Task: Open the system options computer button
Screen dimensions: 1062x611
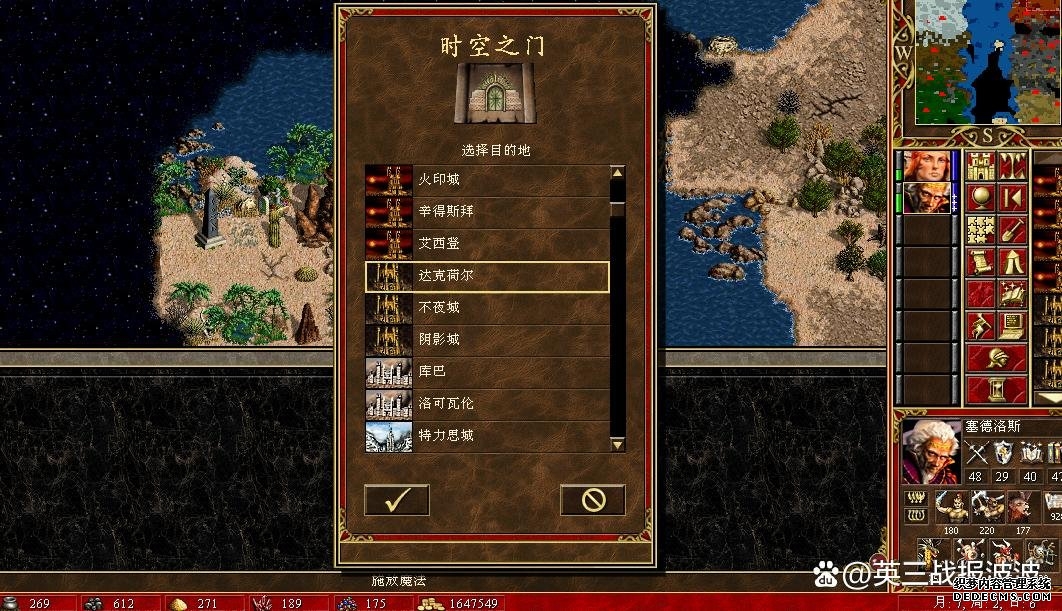Action: click(x=1012, y=326)
